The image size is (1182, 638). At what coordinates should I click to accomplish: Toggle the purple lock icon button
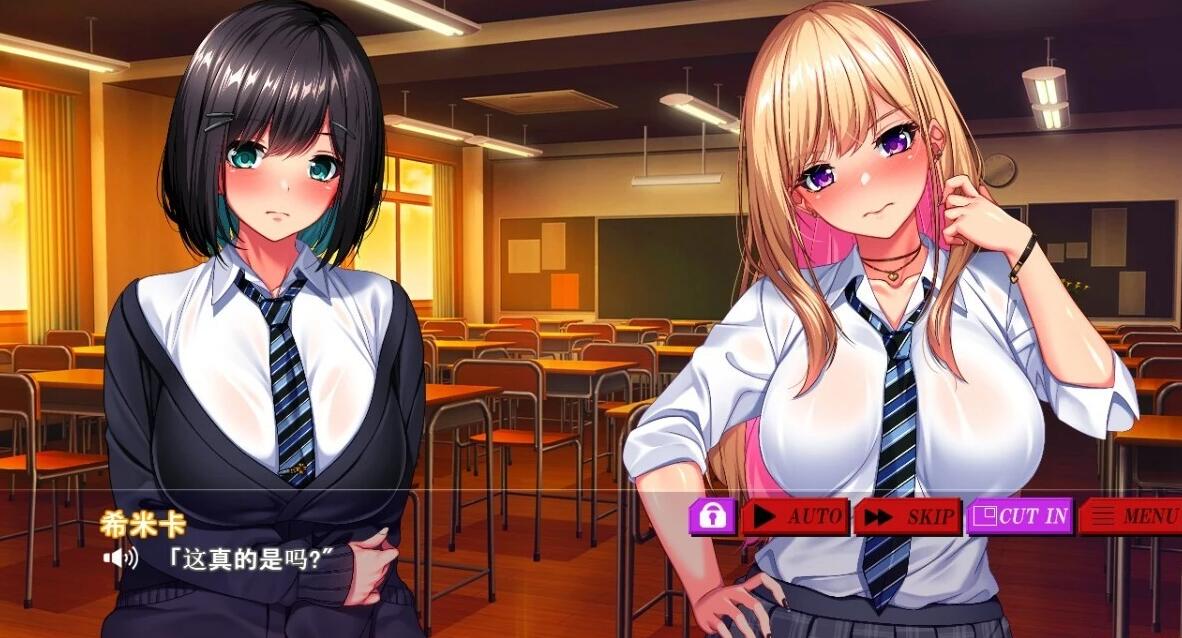coord(712,516)
